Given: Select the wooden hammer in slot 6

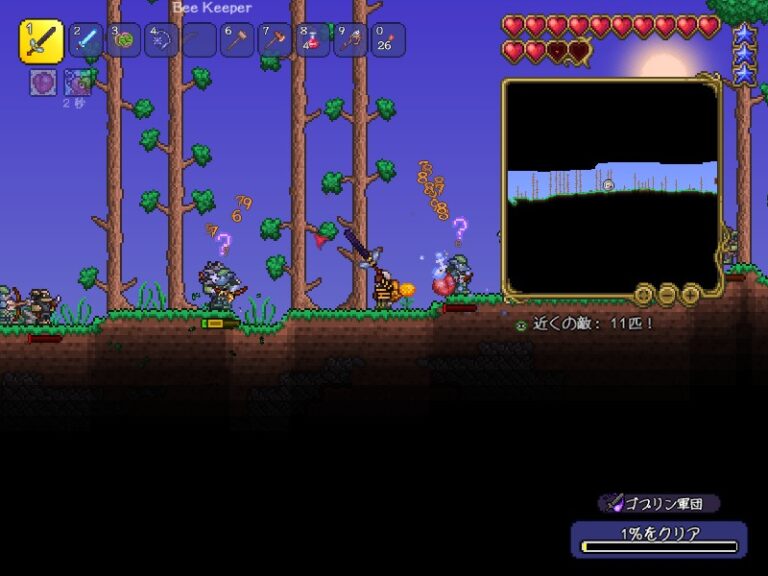Looking at the screenshot, I should [x=237, y=40].
